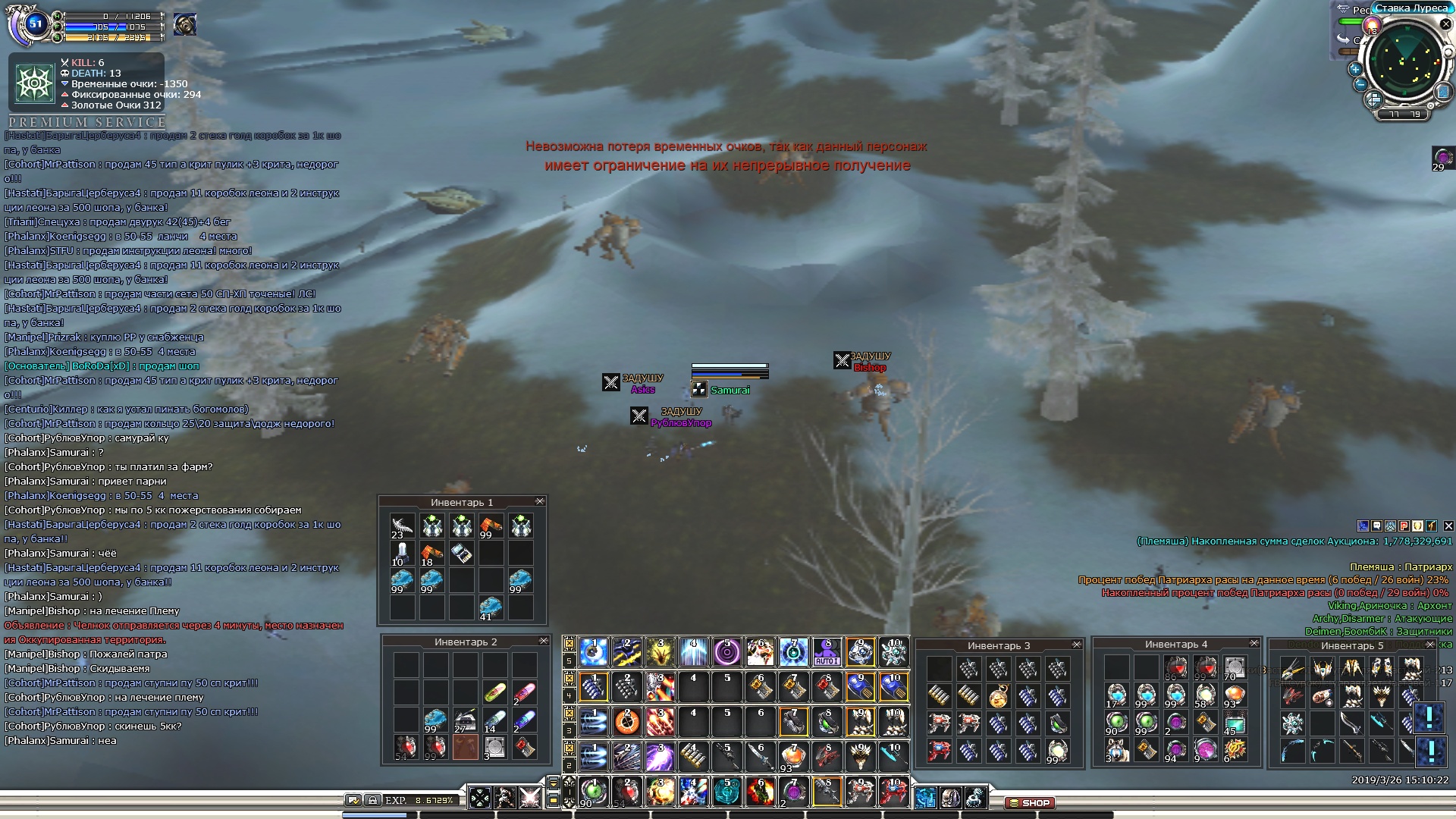The image size is (1456, 819).
Task: Use the orange crosshair target skill
Action: (626, 722)
